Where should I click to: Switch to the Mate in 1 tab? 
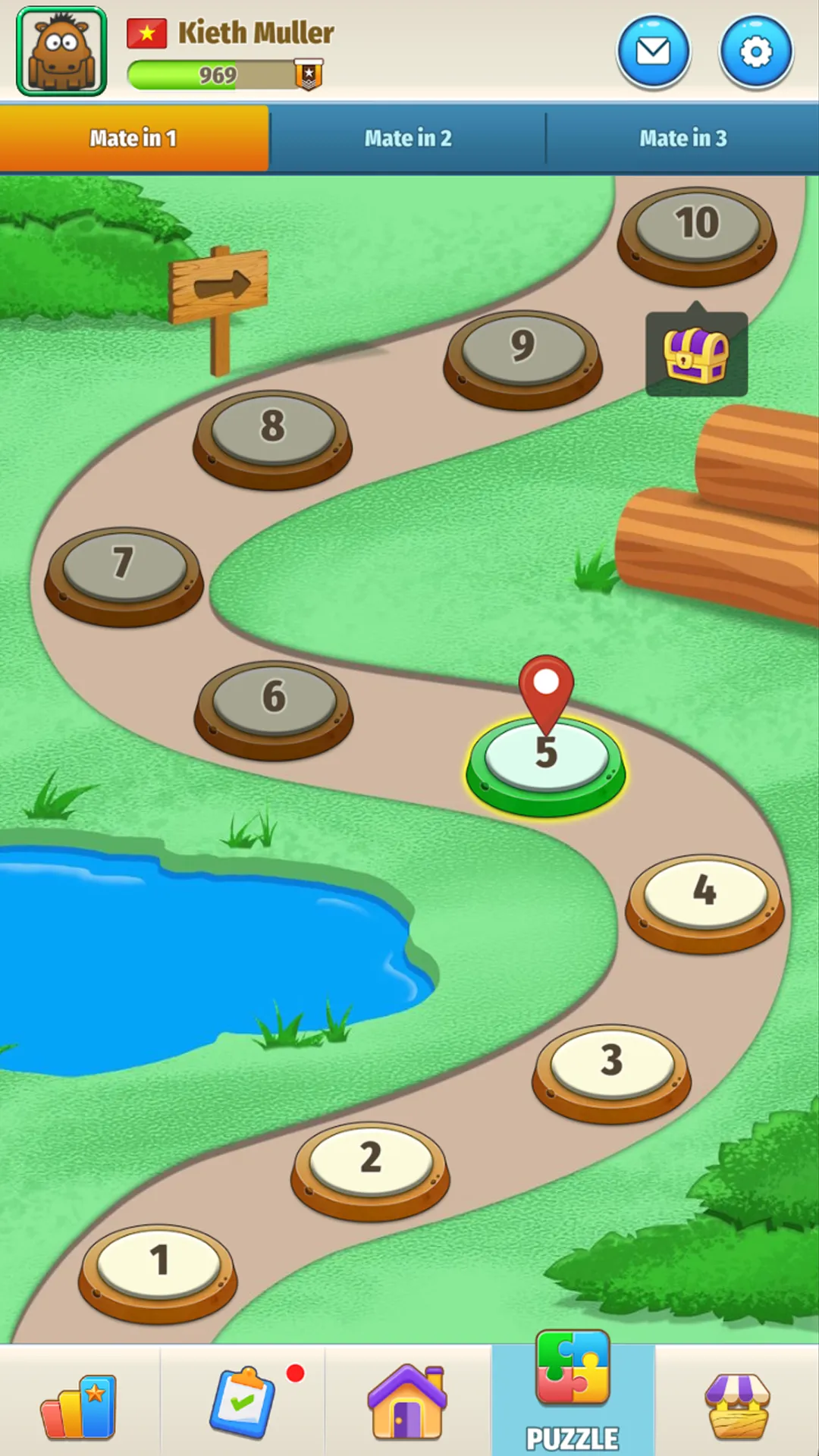[133, 138]
